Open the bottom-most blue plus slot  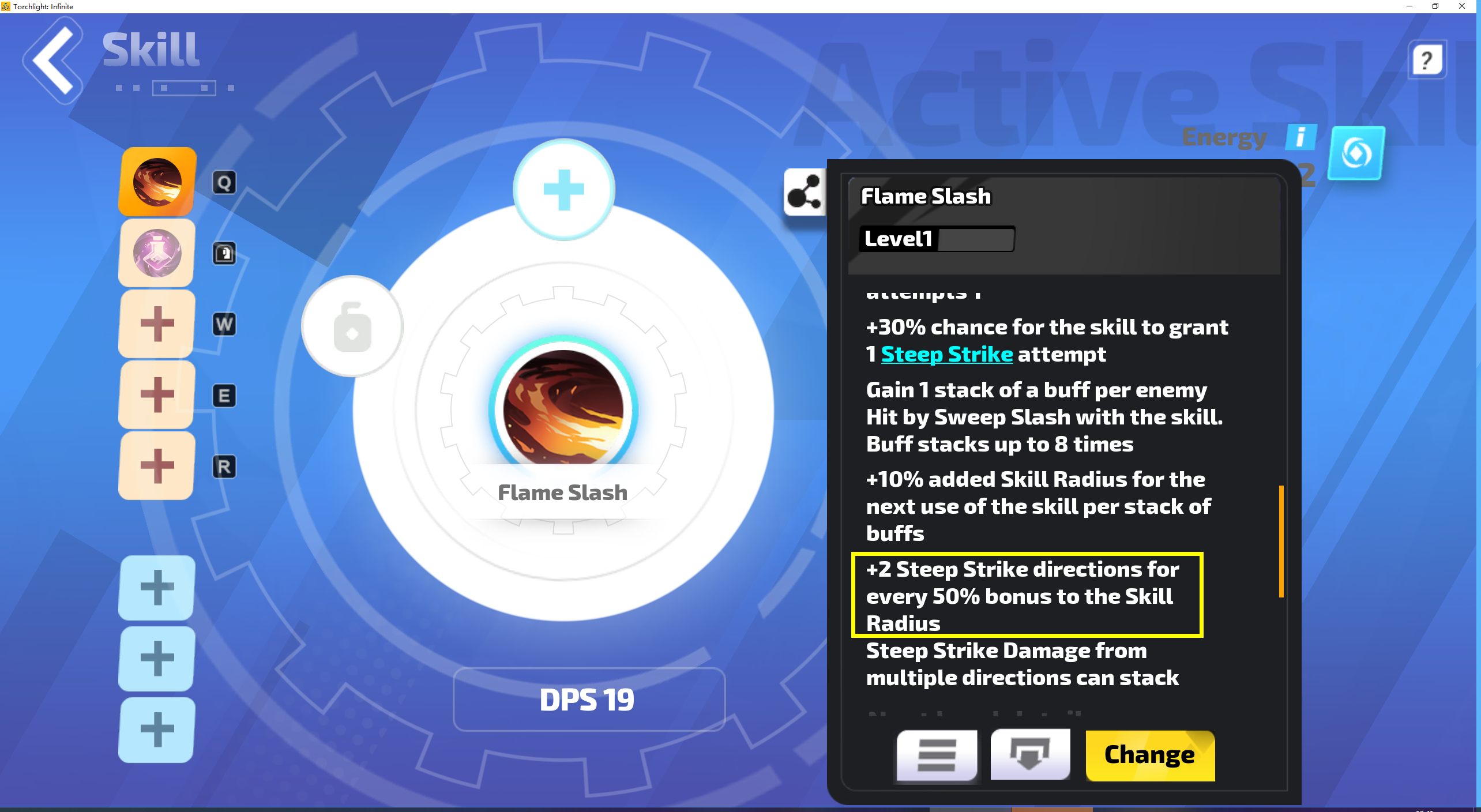click(156, 730)
